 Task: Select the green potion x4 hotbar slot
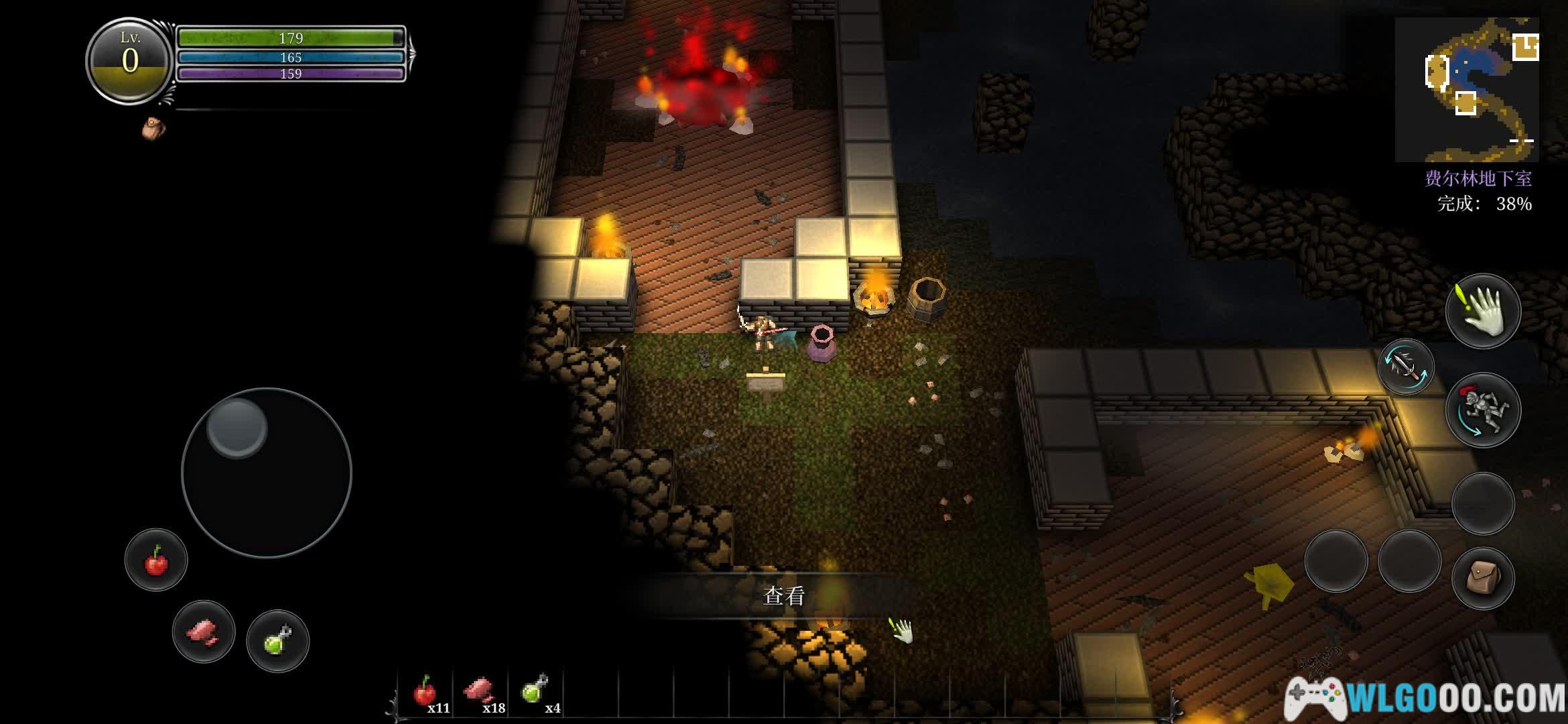pos(535,692)
